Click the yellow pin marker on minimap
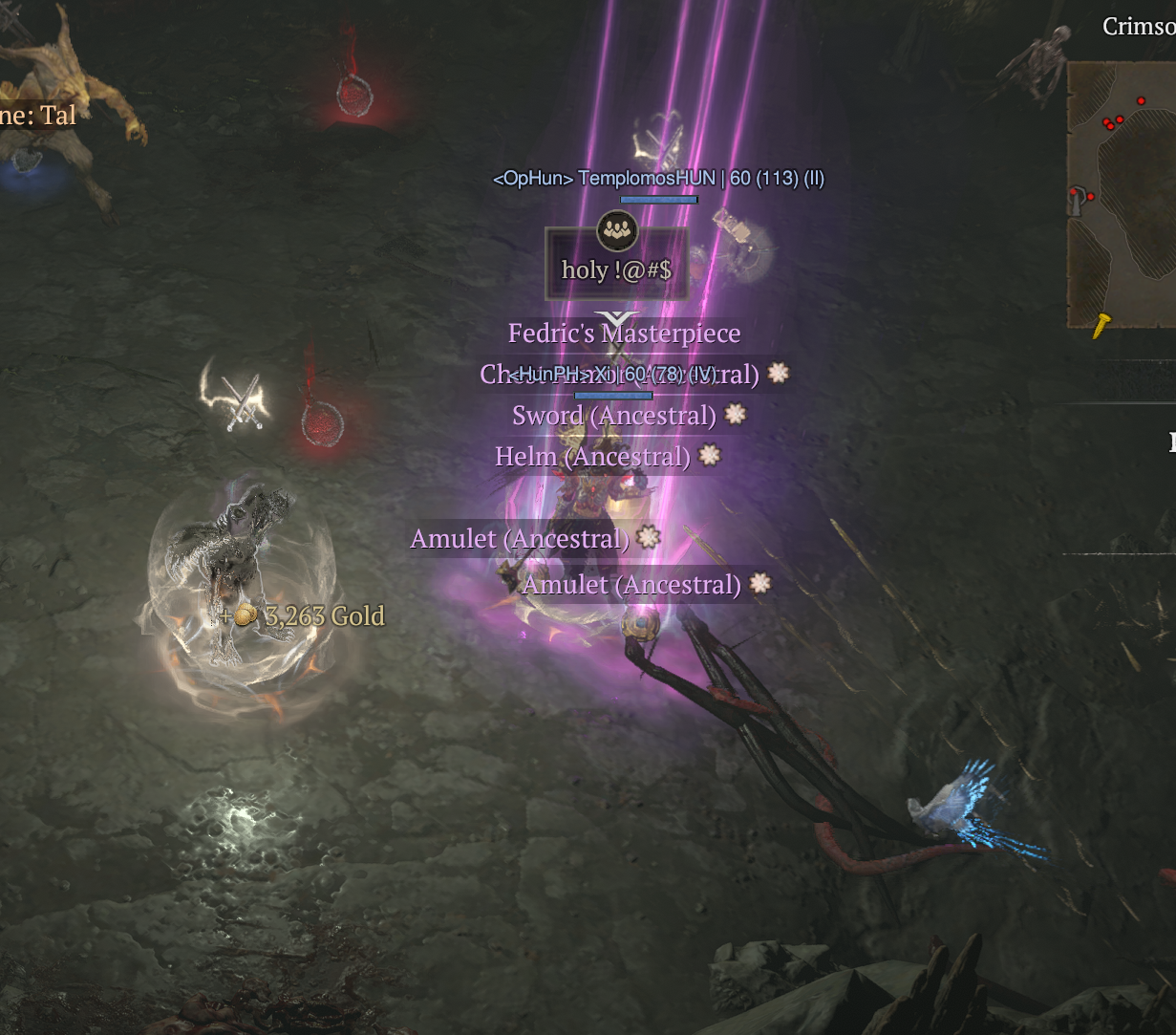1176x1035 pixels. pyautogui.click(x=1102, y=324)
